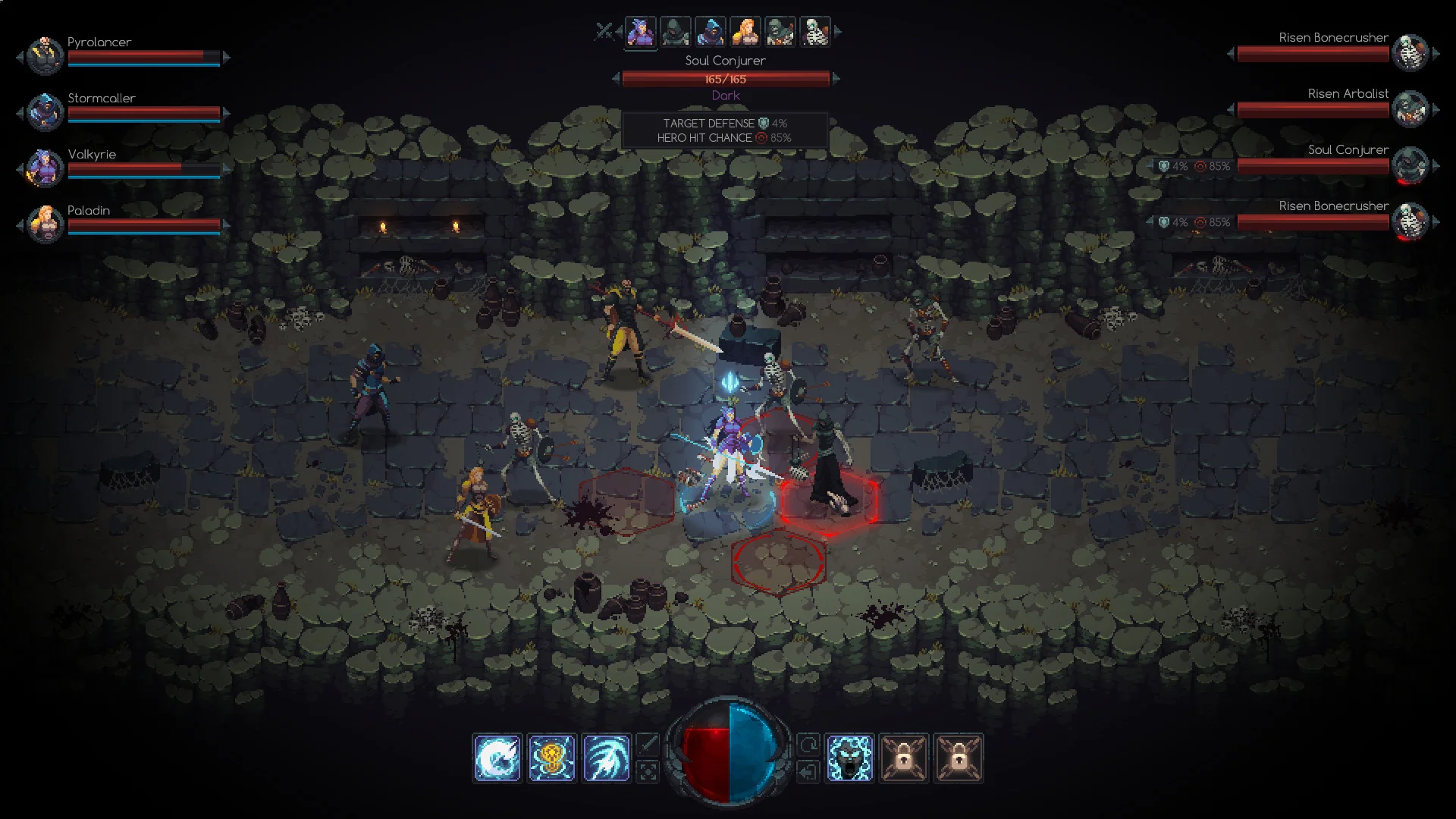This screenshot has width=1456, height=819.
Task: Cycle to next target using health bar arrow
Action: (836, 78)
